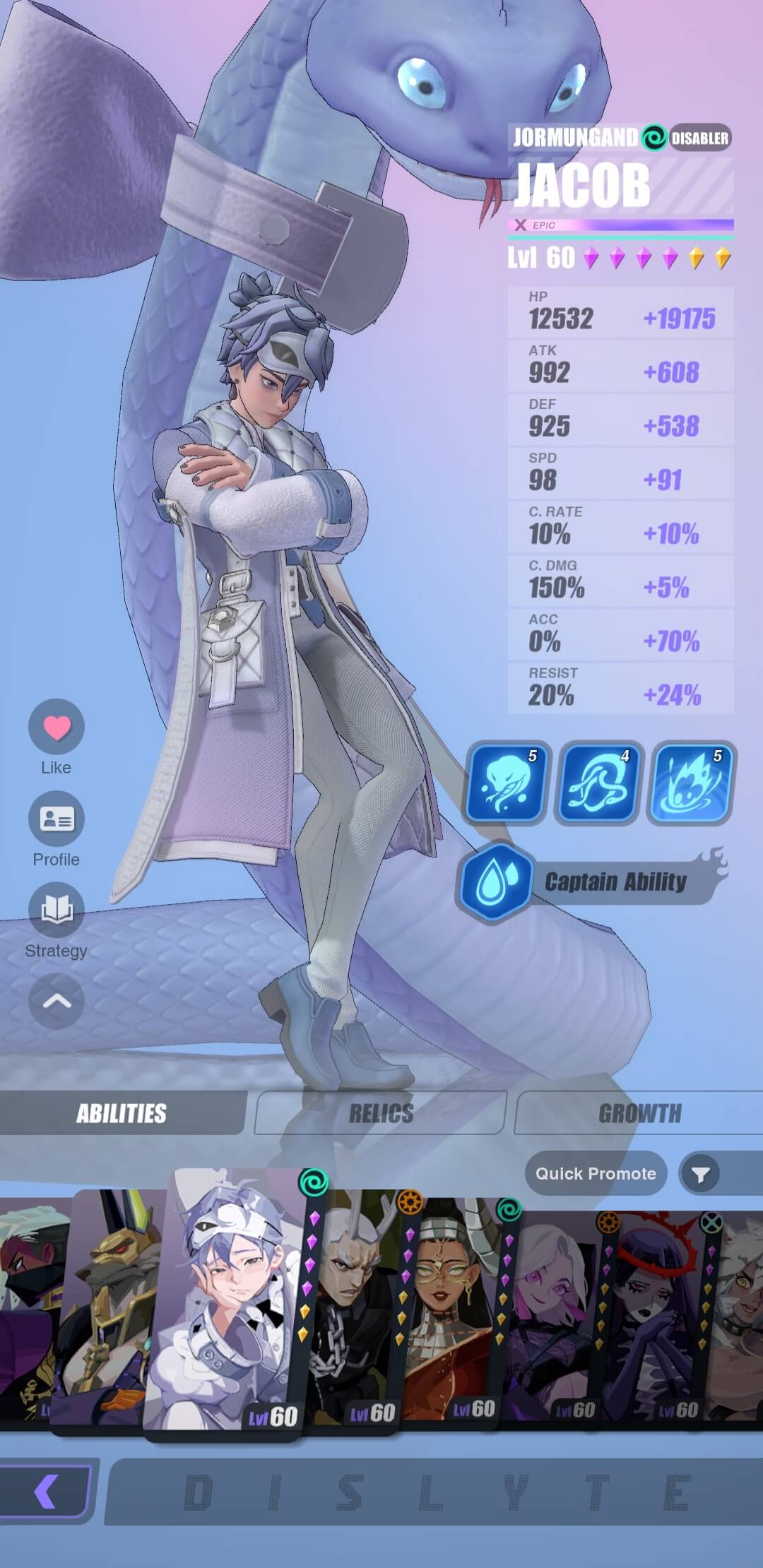Switch to the Growth tab
This screenshot has width=763, height=1568.
pyautogui.click(x=639, y=1114)
